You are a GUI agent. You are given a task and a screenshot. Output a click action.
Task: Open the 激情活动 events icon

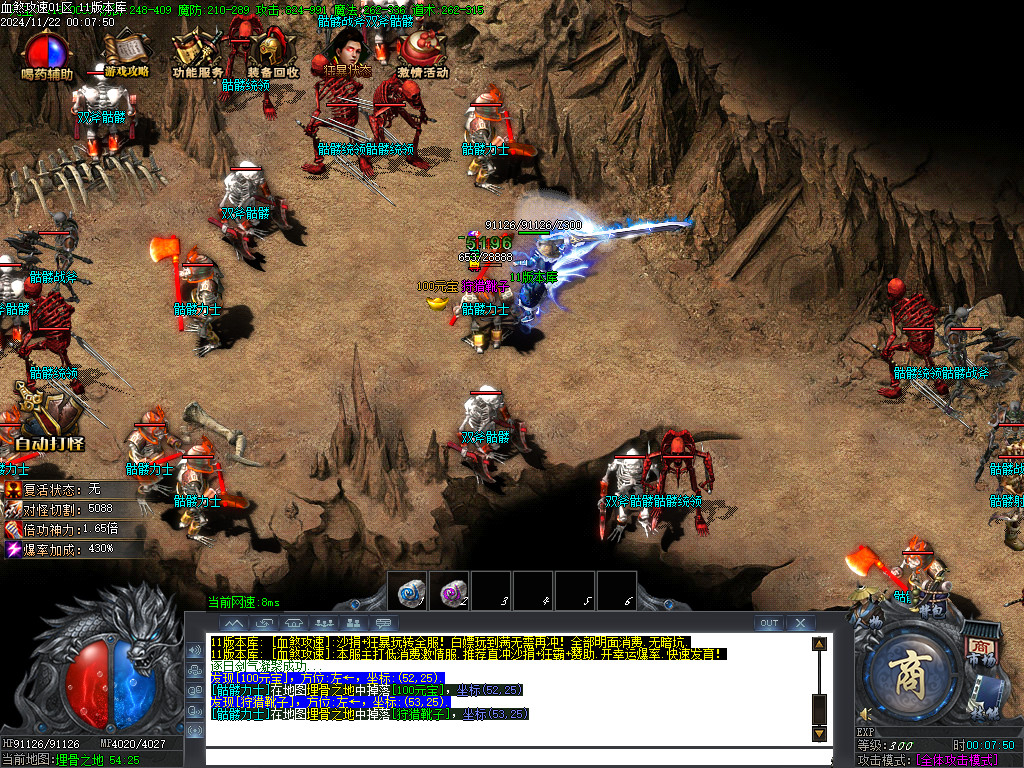coord(422,55)
